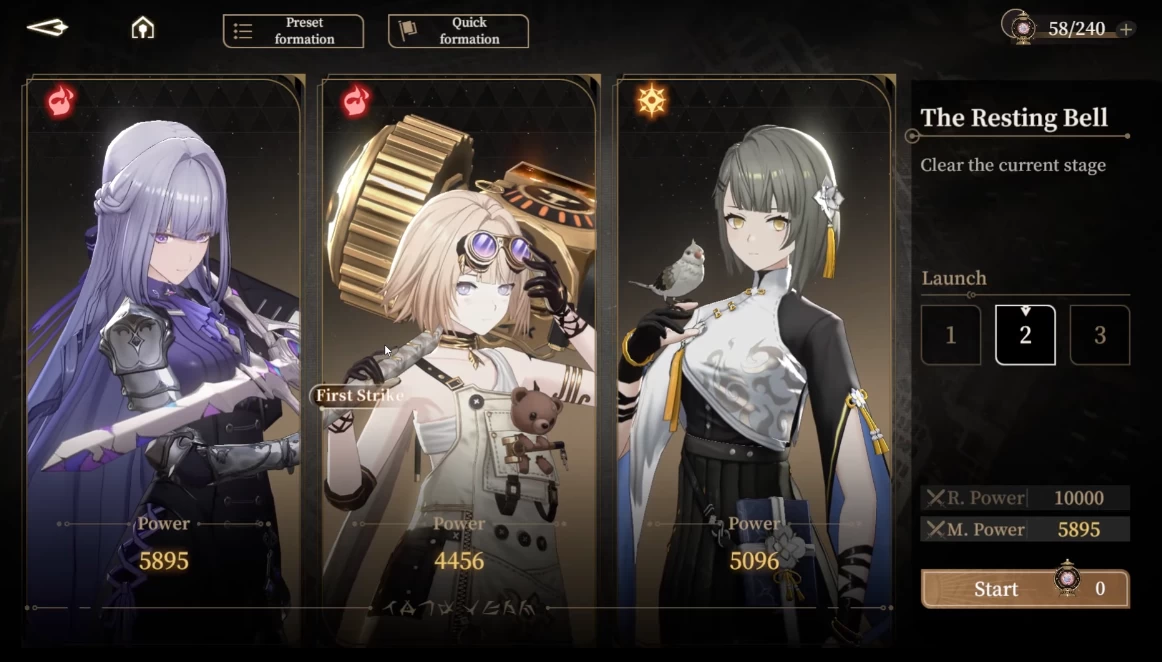
Task: Select launch slot 2
Action: pos(1025,335)
